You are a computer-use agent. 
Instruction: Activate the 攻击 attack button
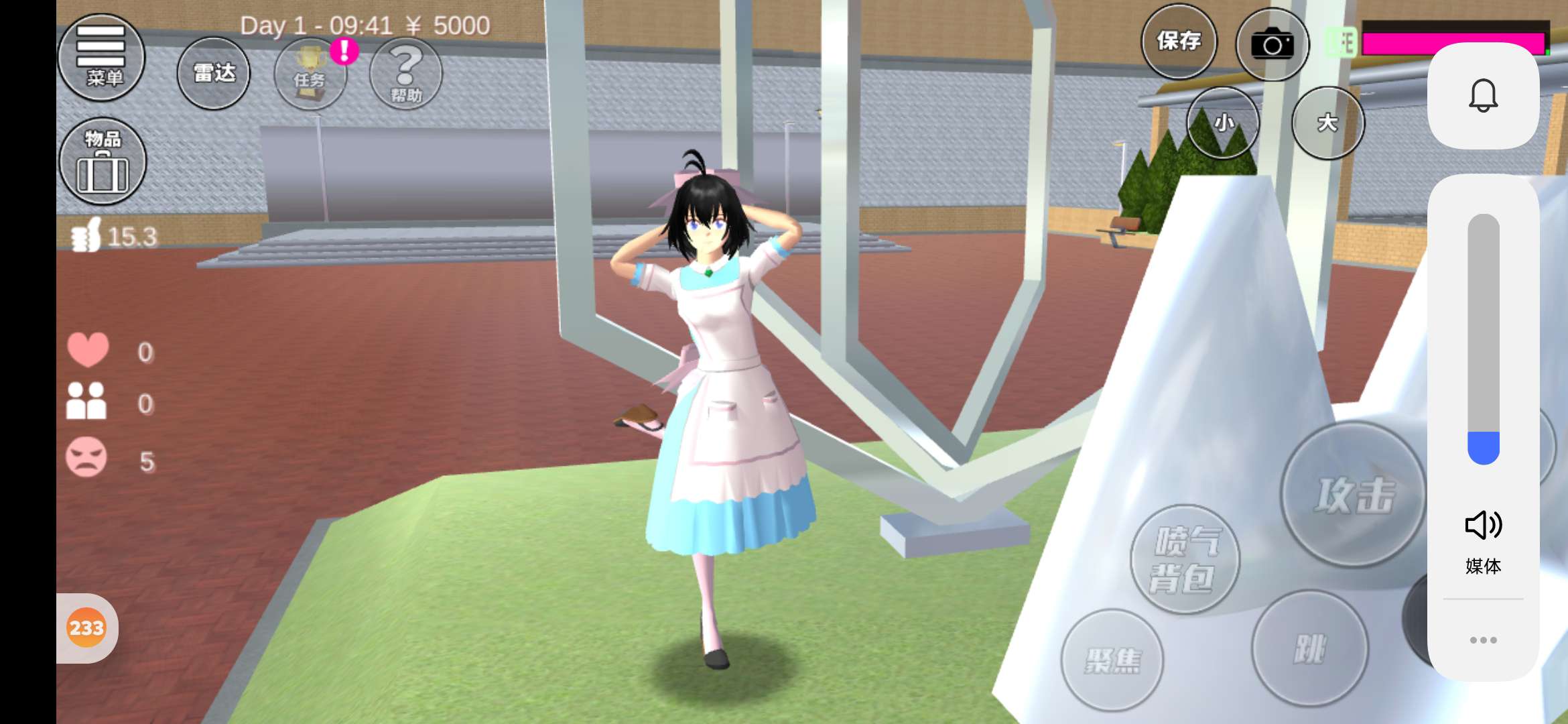[1354, 495]
